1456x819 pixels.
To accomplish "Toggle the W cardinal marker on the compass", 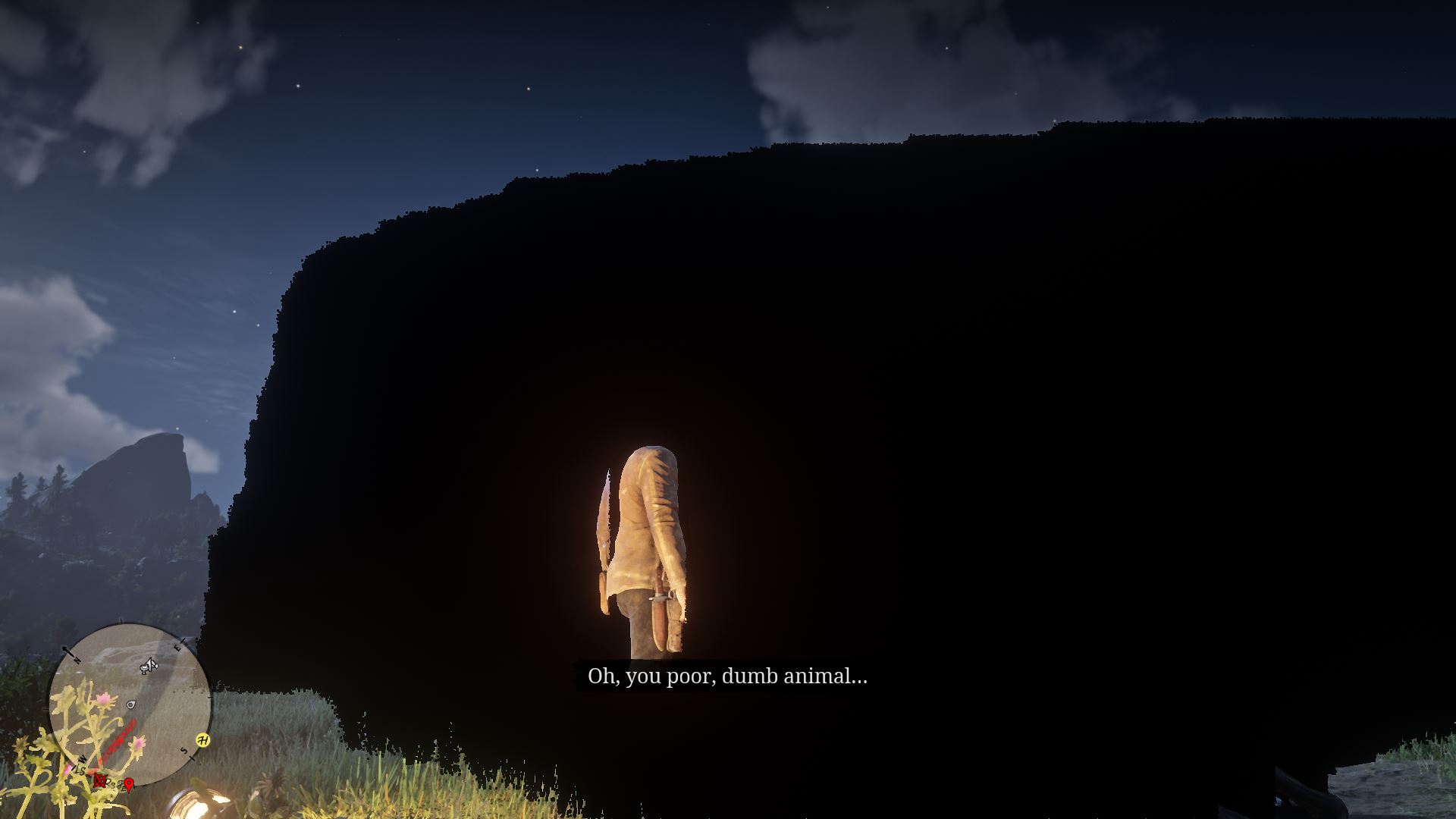I will [82, 758].
